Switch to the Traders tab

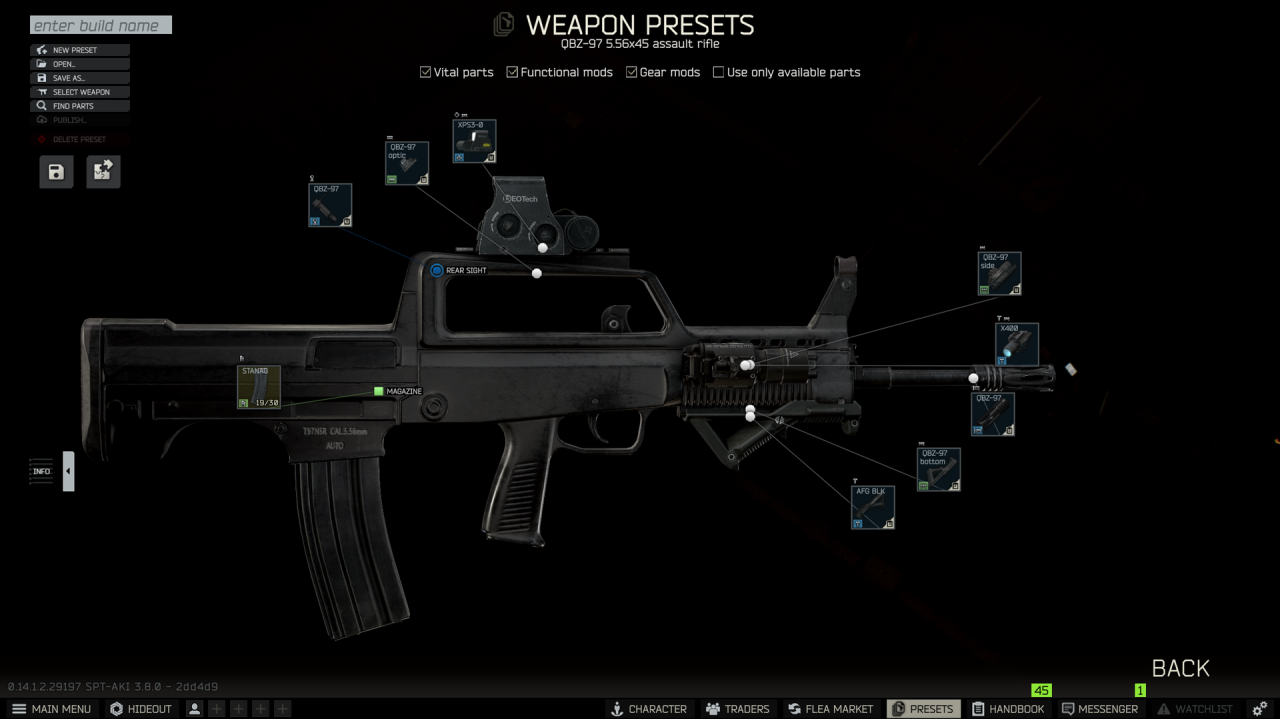click(x=737, y=709)
